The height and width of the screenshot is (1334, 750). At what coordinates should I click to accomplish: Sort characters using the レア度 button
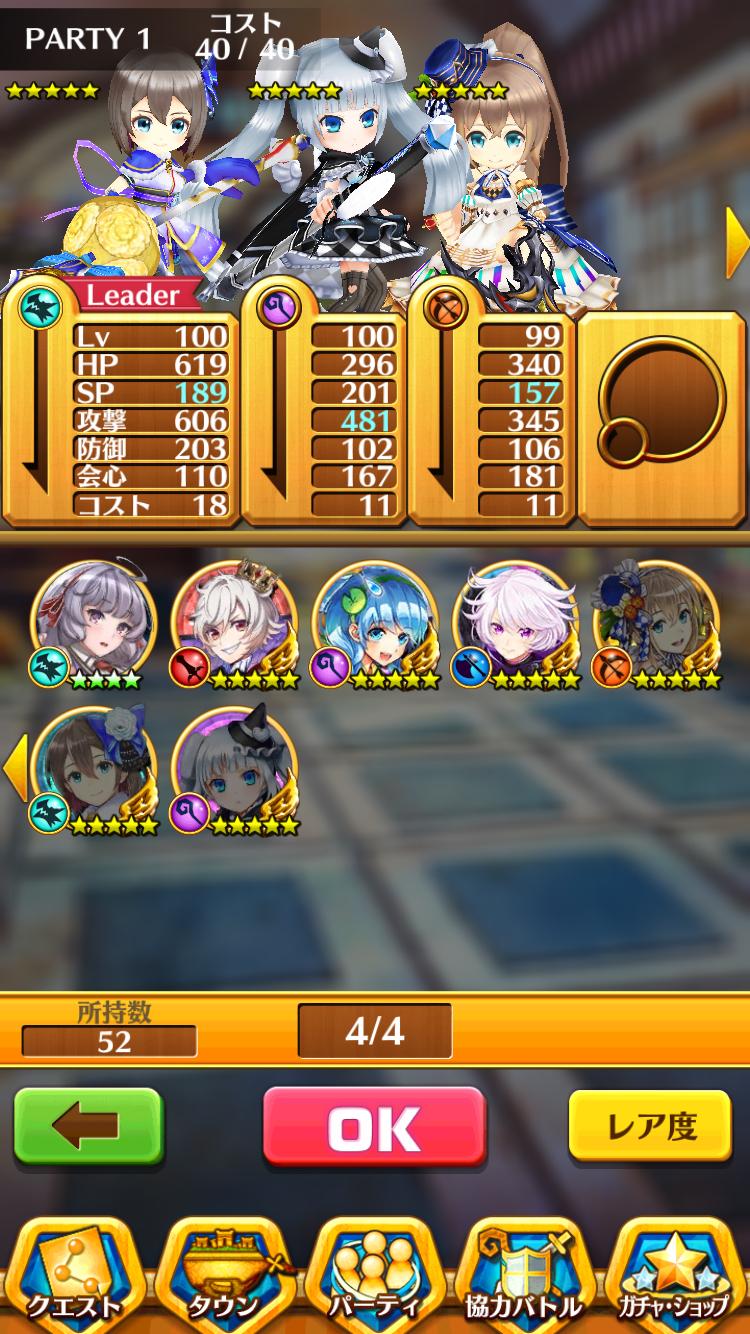click(652, 1126)
